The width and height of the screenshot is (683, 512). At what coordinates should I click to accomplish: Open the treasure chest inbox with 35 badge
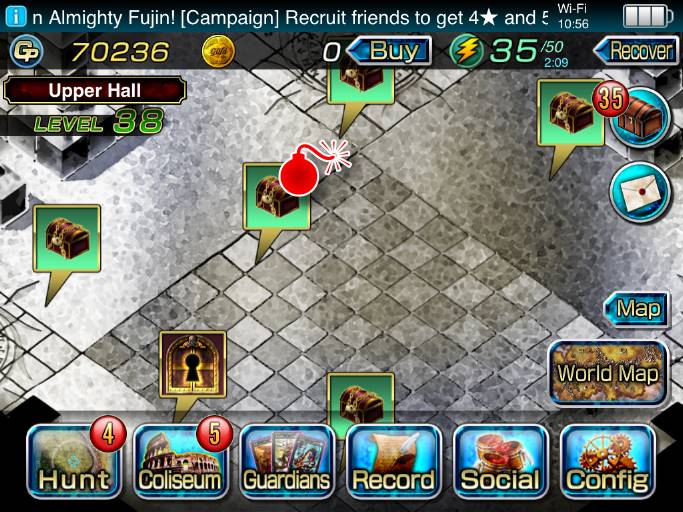pos(639,116)
